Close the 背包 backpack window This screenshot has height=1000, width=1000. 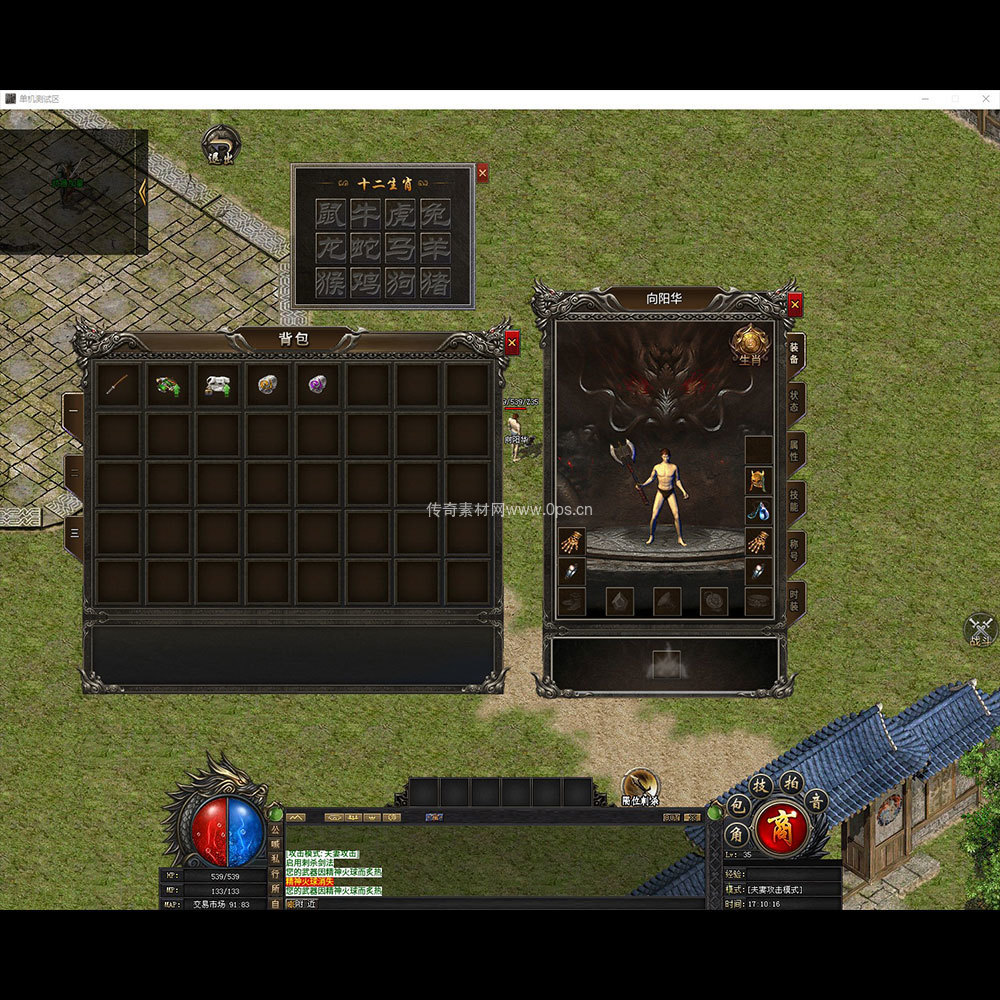pos(512,343)
